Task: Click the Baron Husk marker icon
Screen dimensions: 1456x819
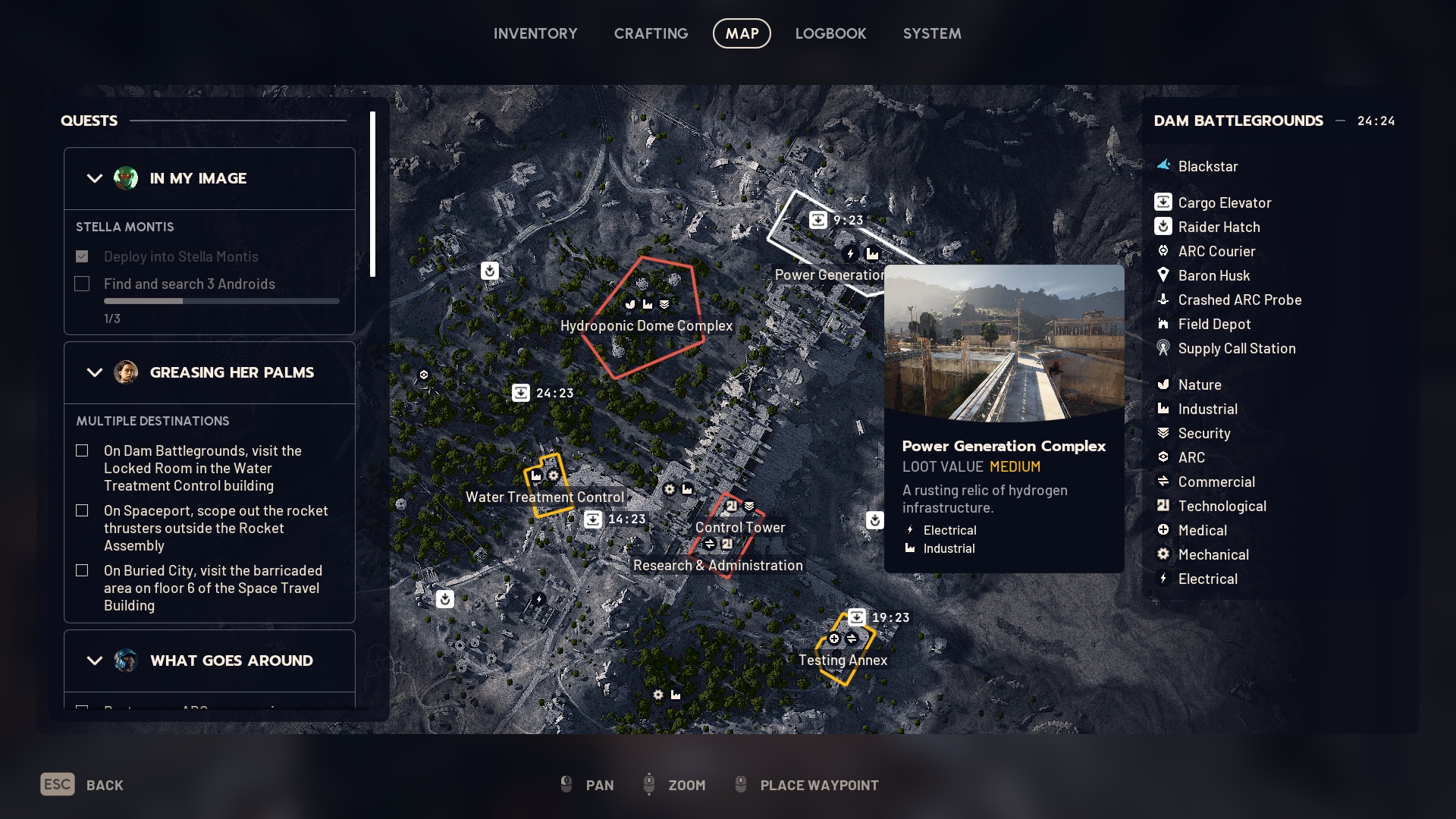Action: pos(1163,275)
